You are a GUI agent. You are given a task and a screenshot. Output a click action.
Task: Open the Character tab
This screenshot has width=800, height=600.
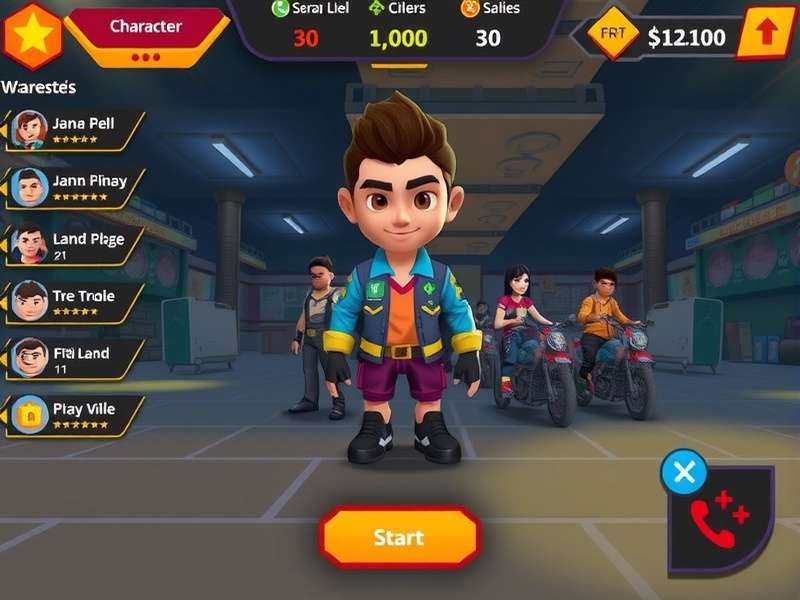click(146, 27)
